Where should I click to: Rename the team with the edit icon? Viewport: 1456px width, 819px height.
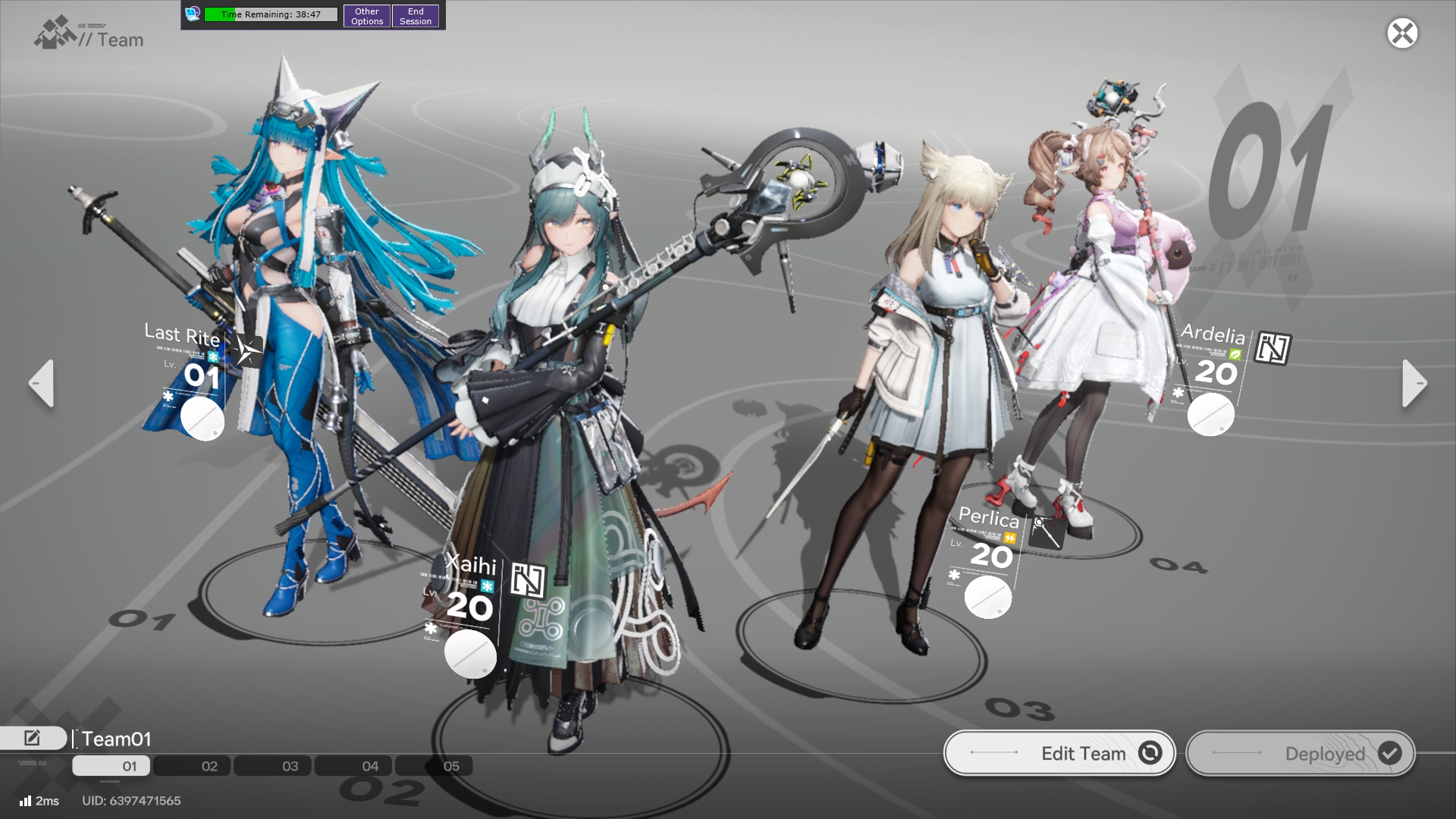[33, 738]
